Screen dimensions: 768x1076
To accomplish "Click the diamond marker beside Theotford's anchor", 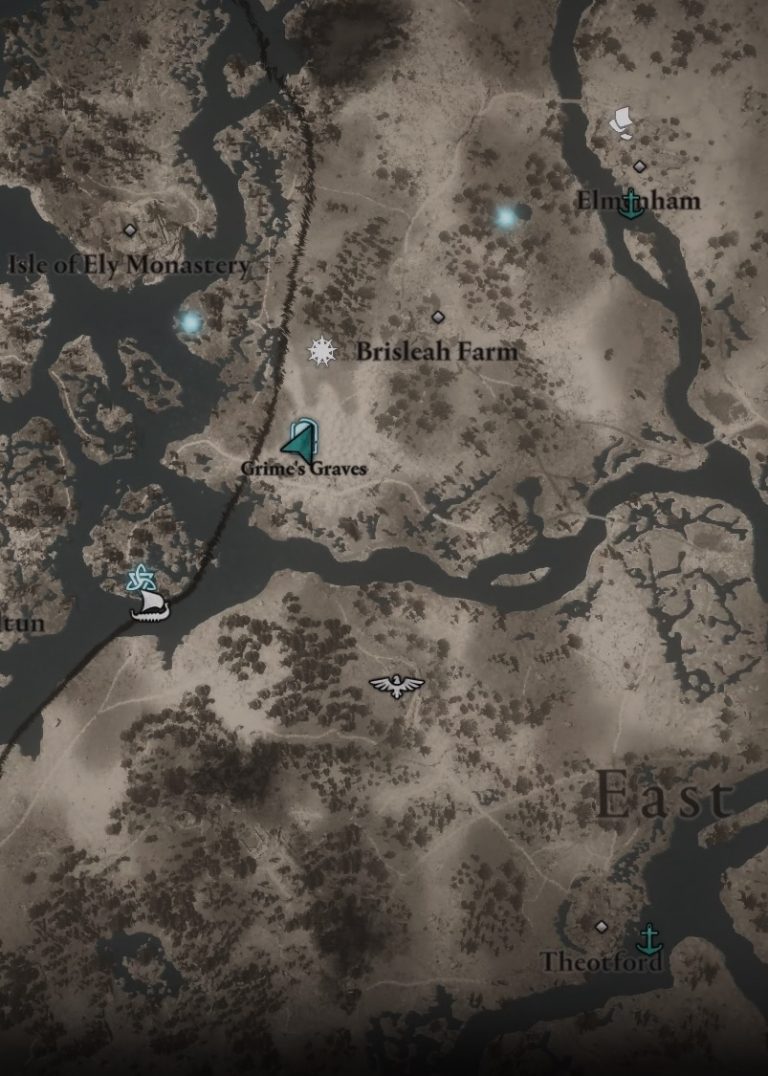I will [601, 927].
